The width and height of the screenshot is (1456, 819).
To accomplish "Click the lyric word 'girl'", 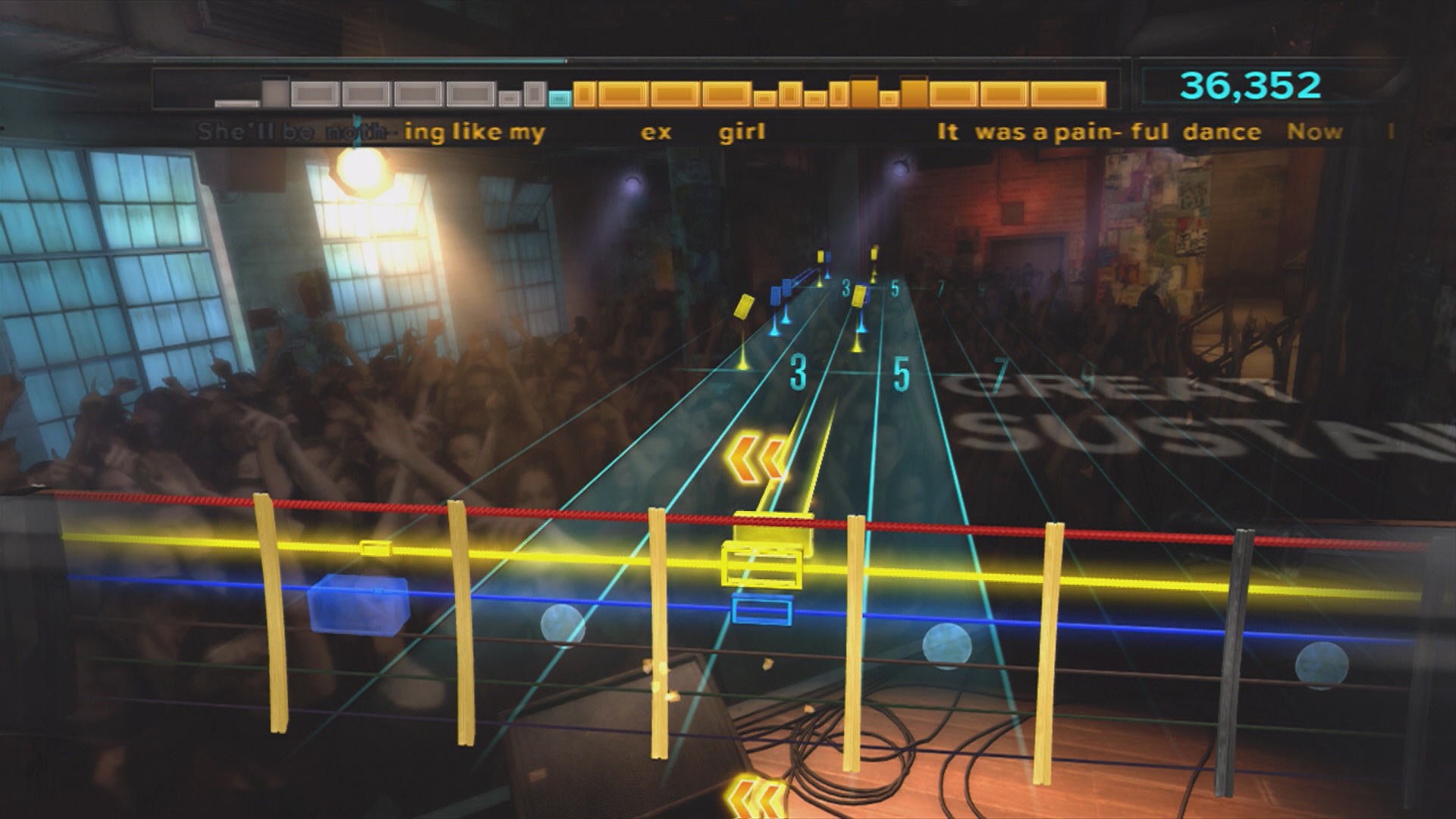I will coord(740,131).
